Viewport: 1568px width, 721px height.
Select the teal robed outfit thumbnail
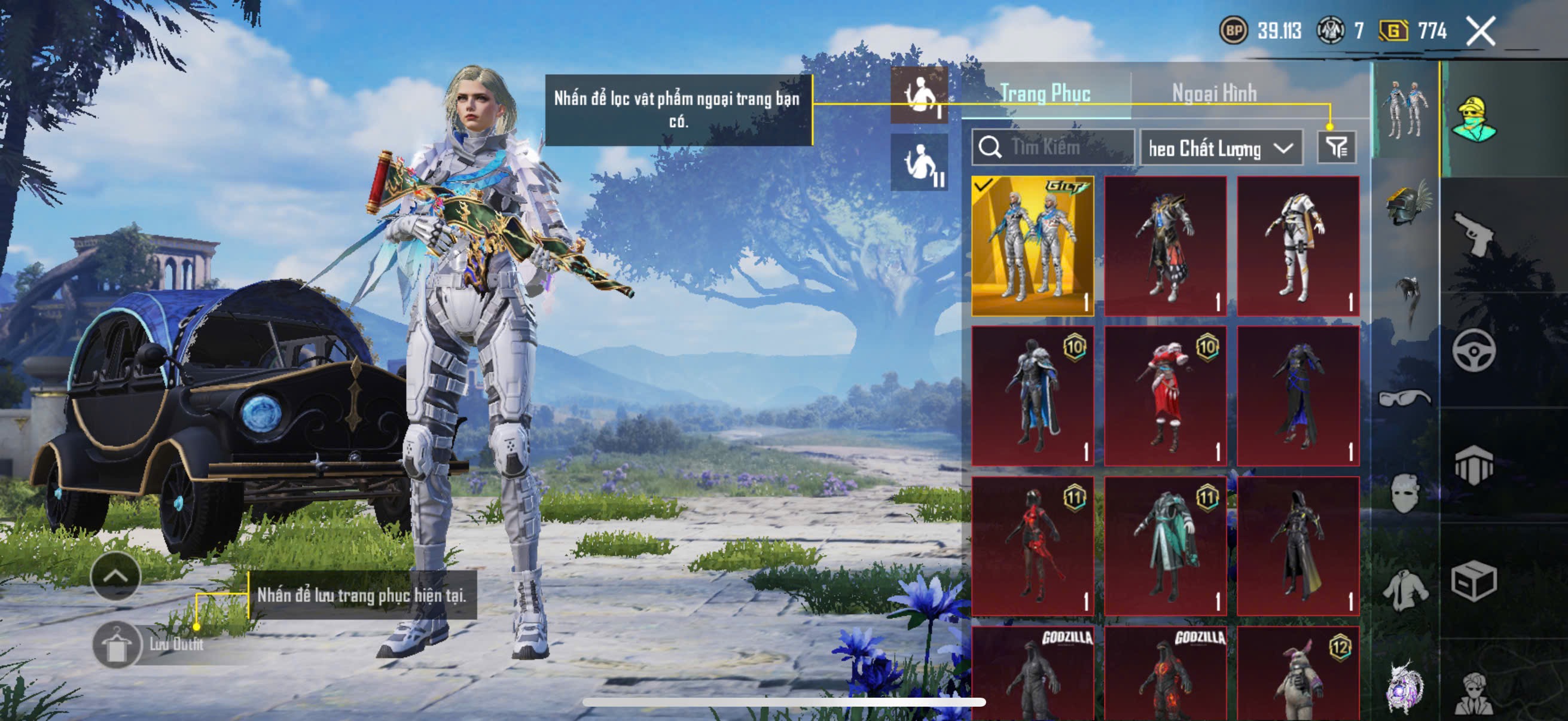[x=1165, y=546]
